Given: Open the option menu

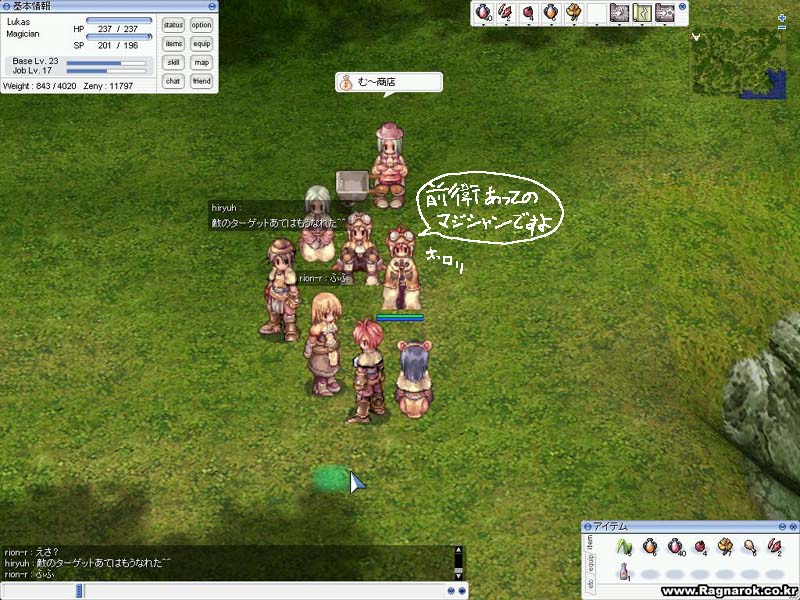Looking at the screenshot, I should point(202,25).
